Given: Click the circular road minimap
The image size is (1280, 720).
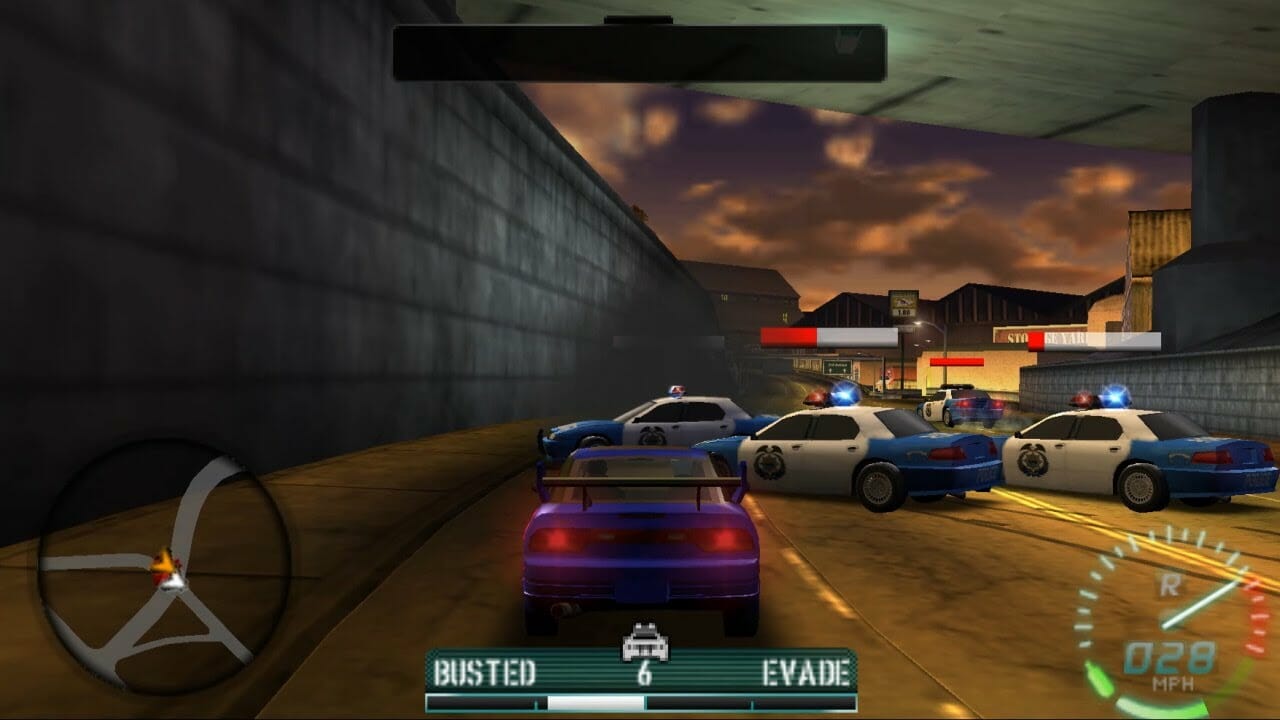Looking at the screenshot, I should pyautogui.click(x=163, y=568).
